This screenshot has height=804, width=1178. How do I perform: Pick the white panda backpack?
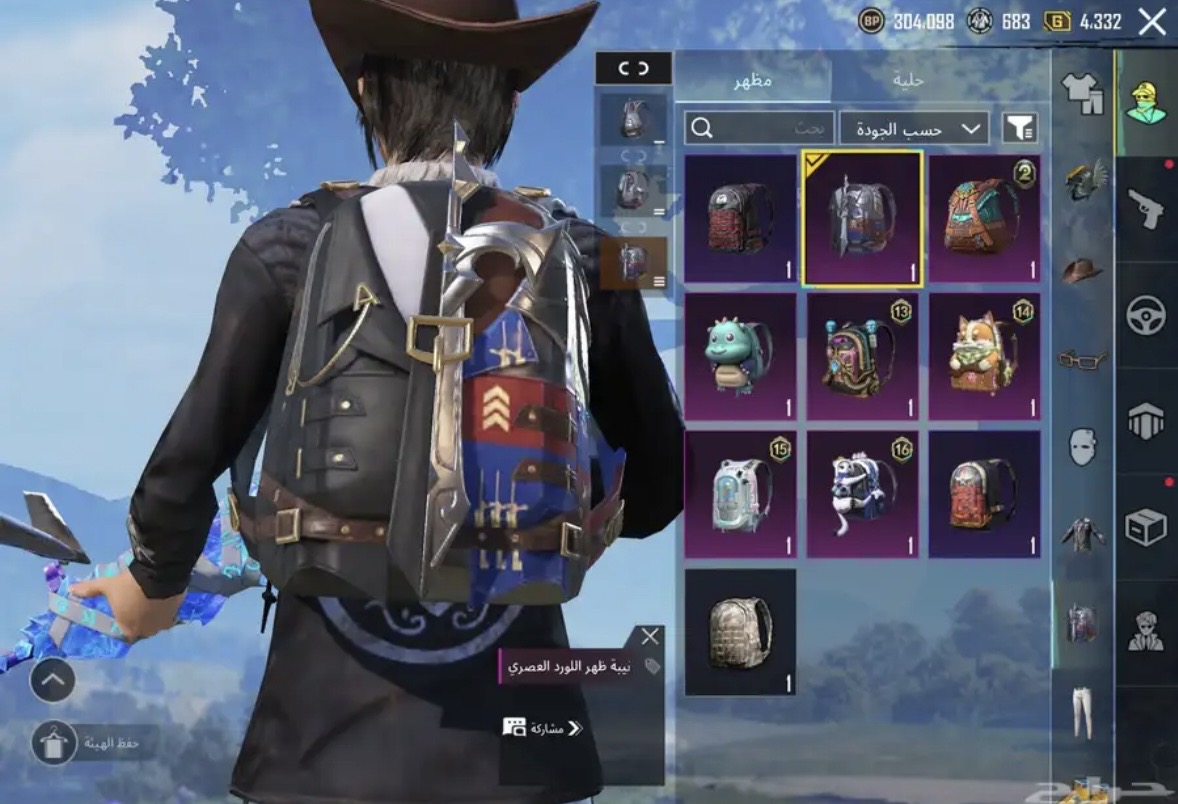(x=862, y=494)
